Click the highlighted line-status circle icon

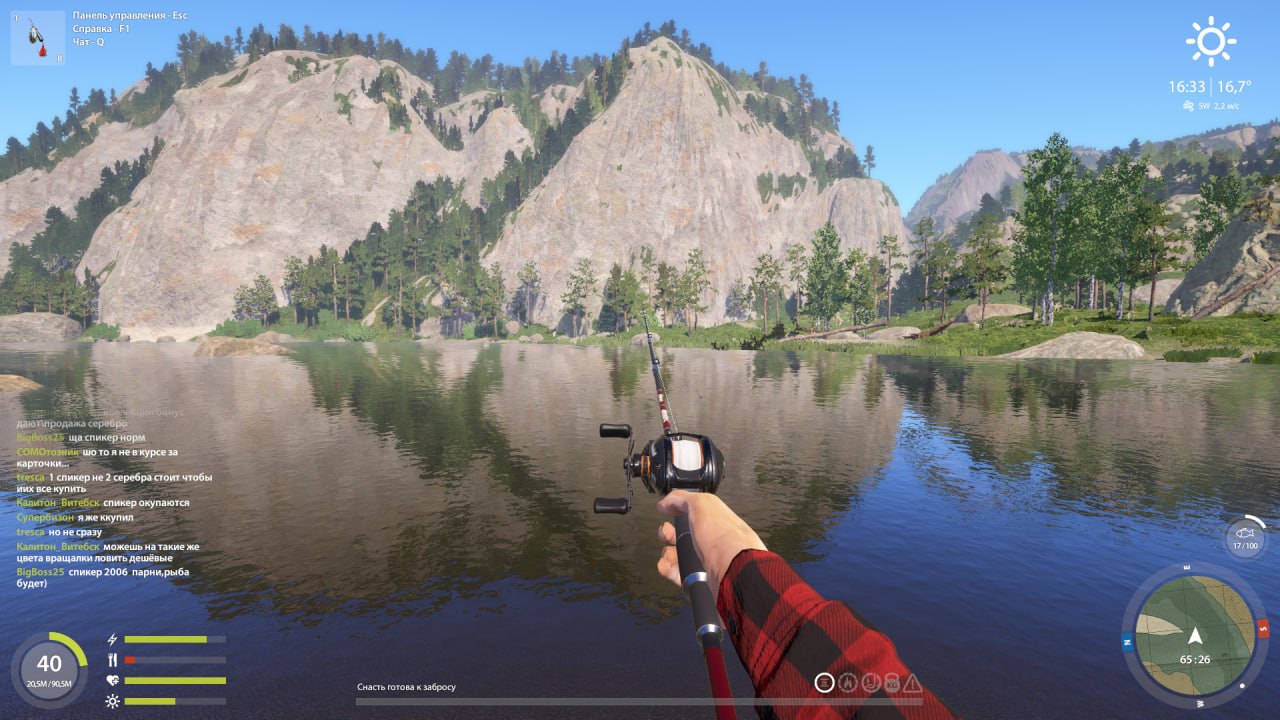click(824, 682)
